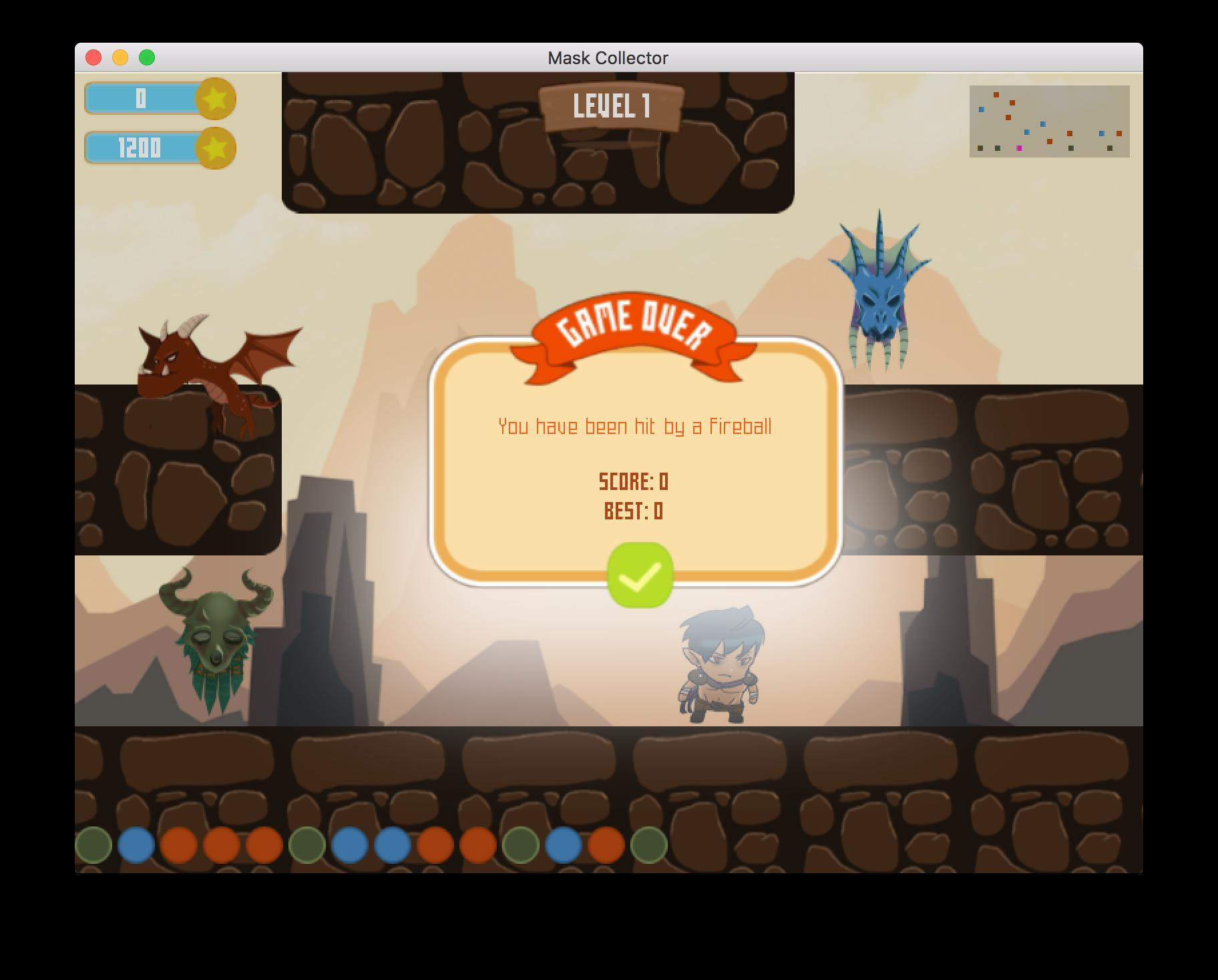This screenshot has height=980, width=1218.
Task: Click the SCORE: 0 text
Action: pyautogui.click(x=633, y=481)
